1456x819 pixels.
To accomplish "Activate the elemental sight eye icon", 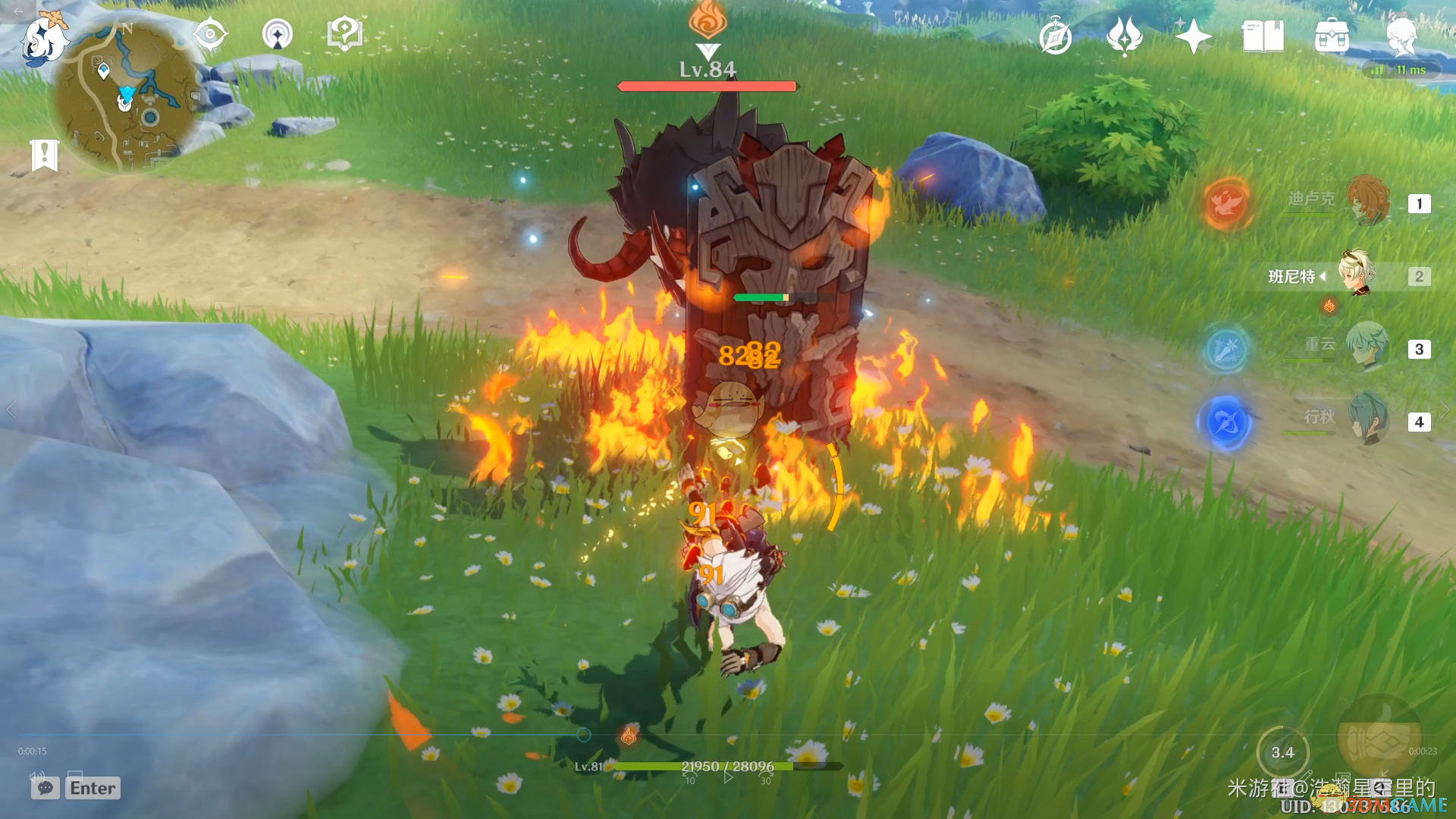I will pyautogui.click(x=210, y=34).
